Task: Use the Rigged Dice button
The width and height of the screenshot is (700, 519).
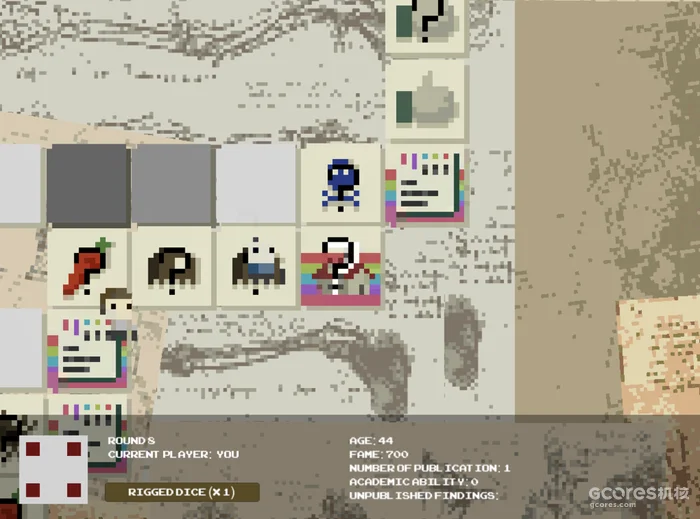Action: point(182,492)
